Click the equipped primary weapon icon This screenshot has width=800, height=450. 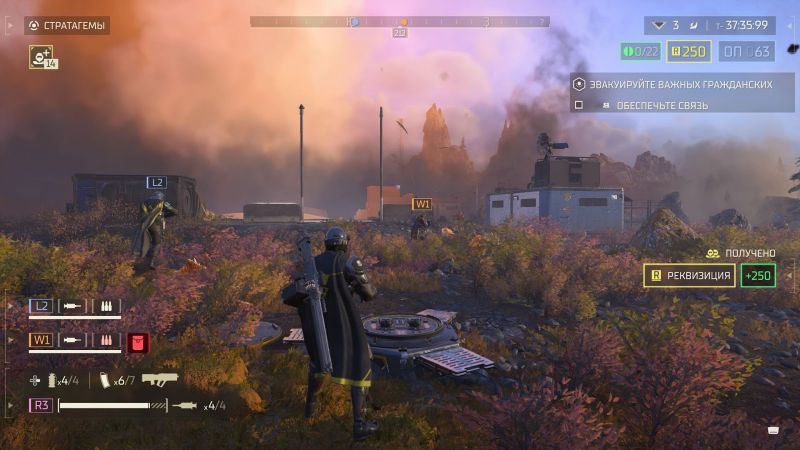tap(160, 379)
